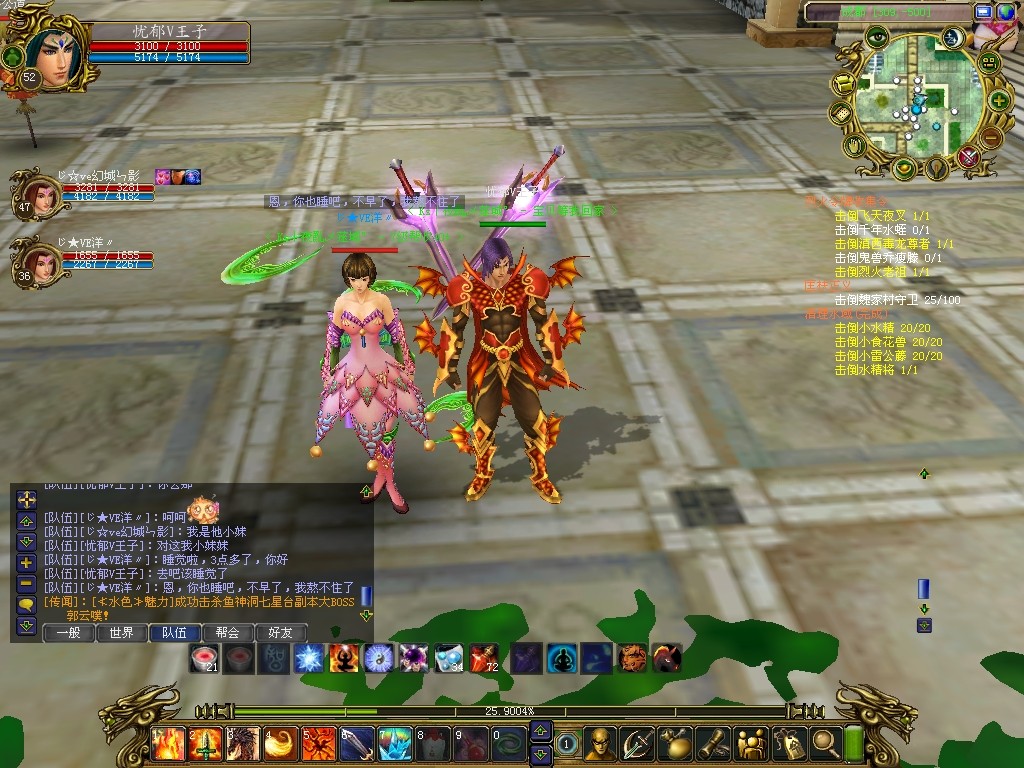Image resolution: width=1024 pixels, height=768 pixels.
Task: Open the world map globe icon
Action: (1004, 12)
